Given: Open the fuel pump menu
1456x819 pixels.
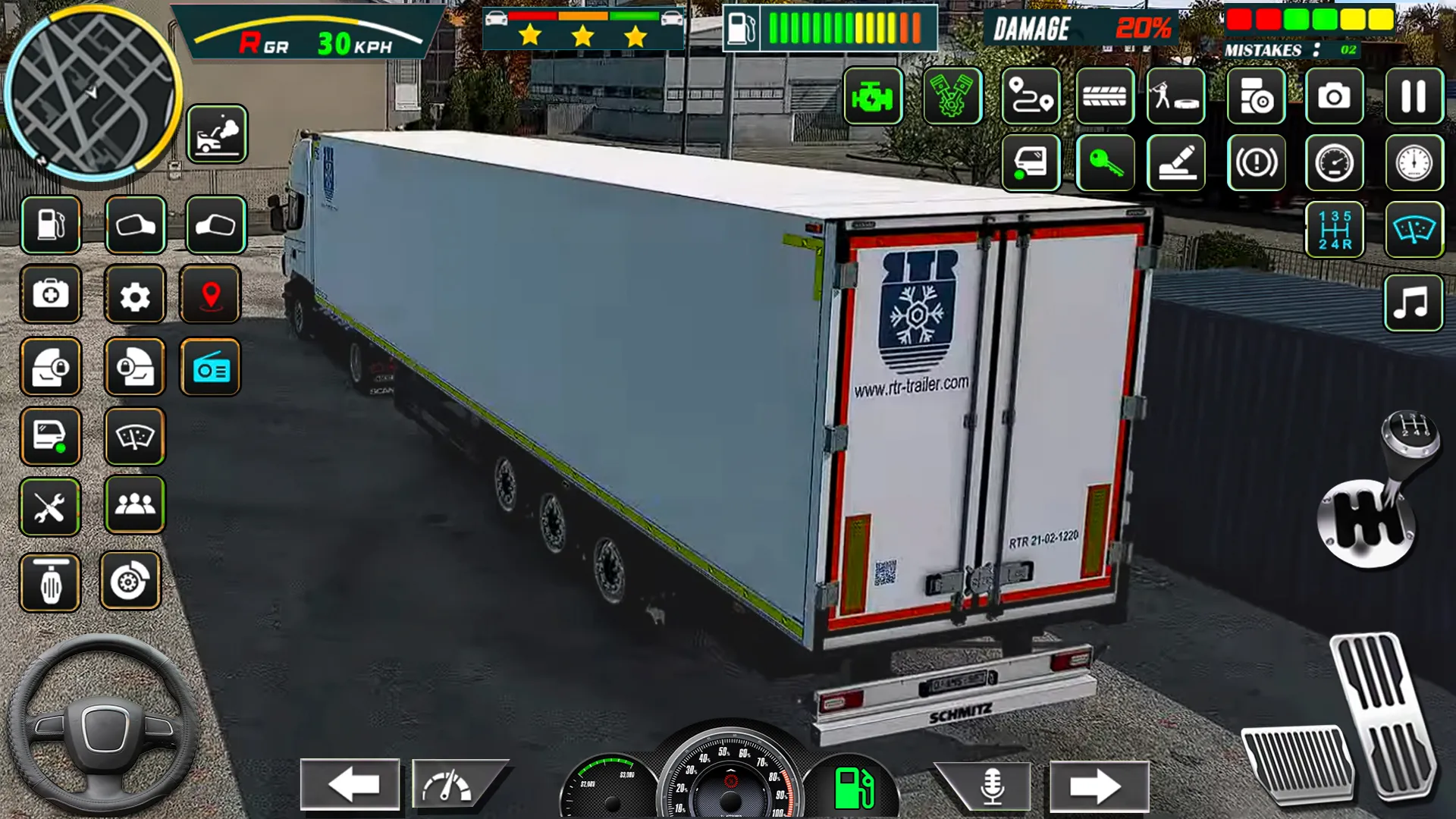Looking at the screenshot, I should 50,224.
